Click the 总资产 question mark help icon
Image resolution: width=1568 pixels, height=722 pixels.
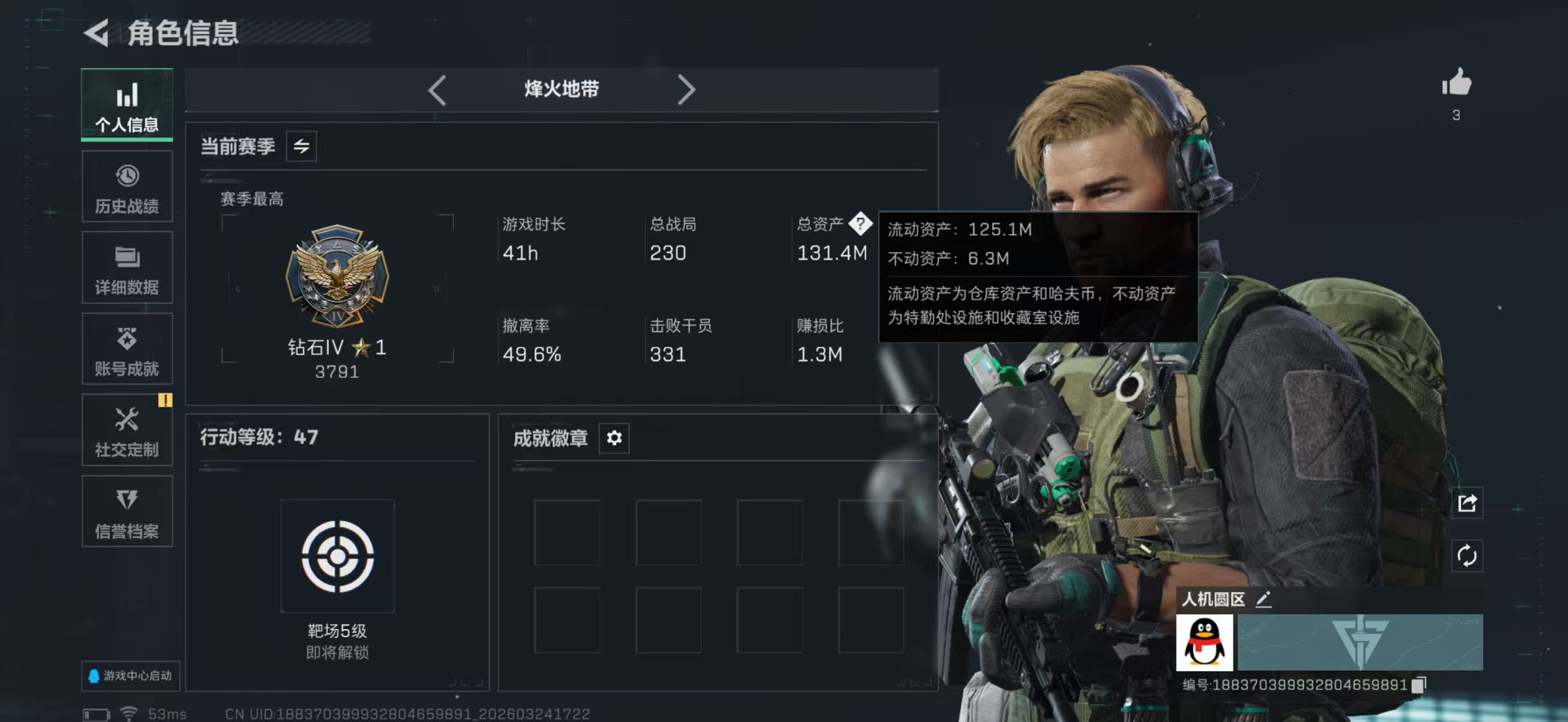tap(860, 224)
